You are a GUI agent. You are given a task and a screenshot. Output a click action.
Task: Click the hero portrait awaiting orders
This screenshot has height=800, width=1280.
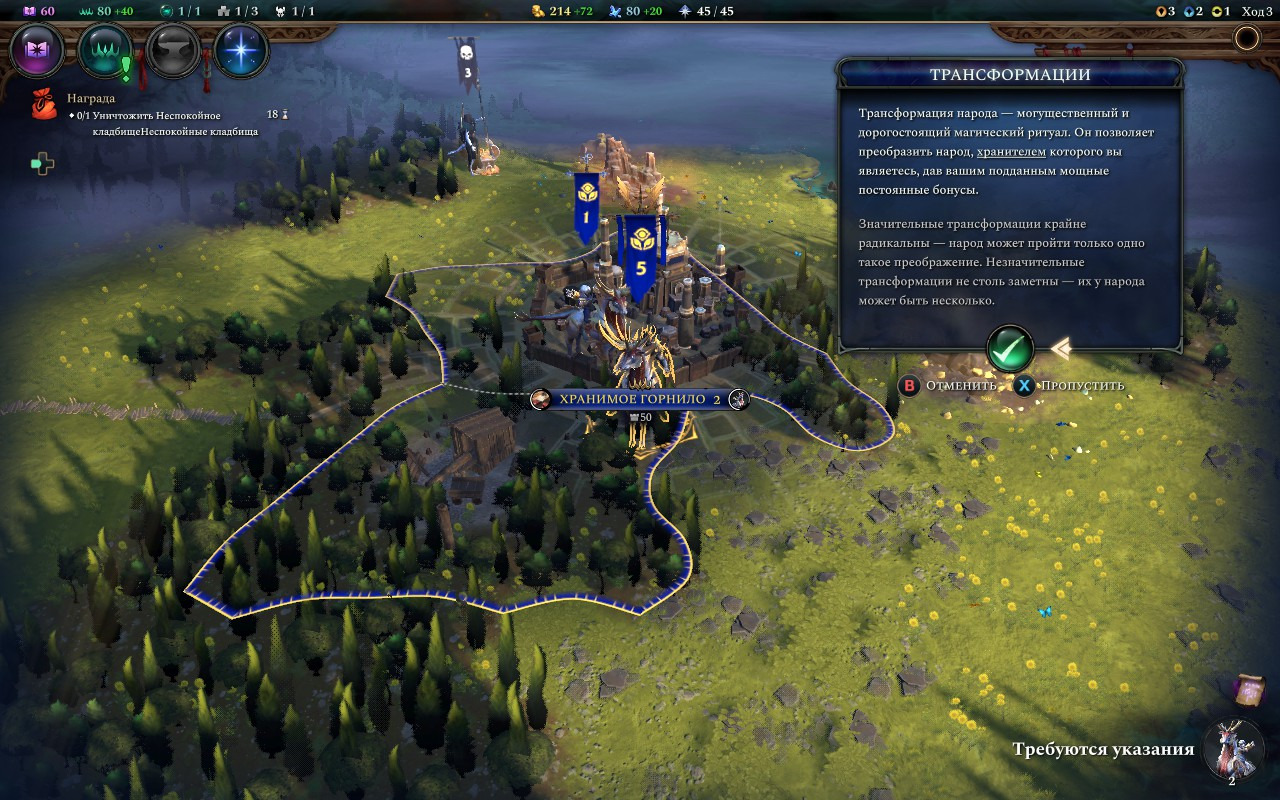(x=1233, y=750)
